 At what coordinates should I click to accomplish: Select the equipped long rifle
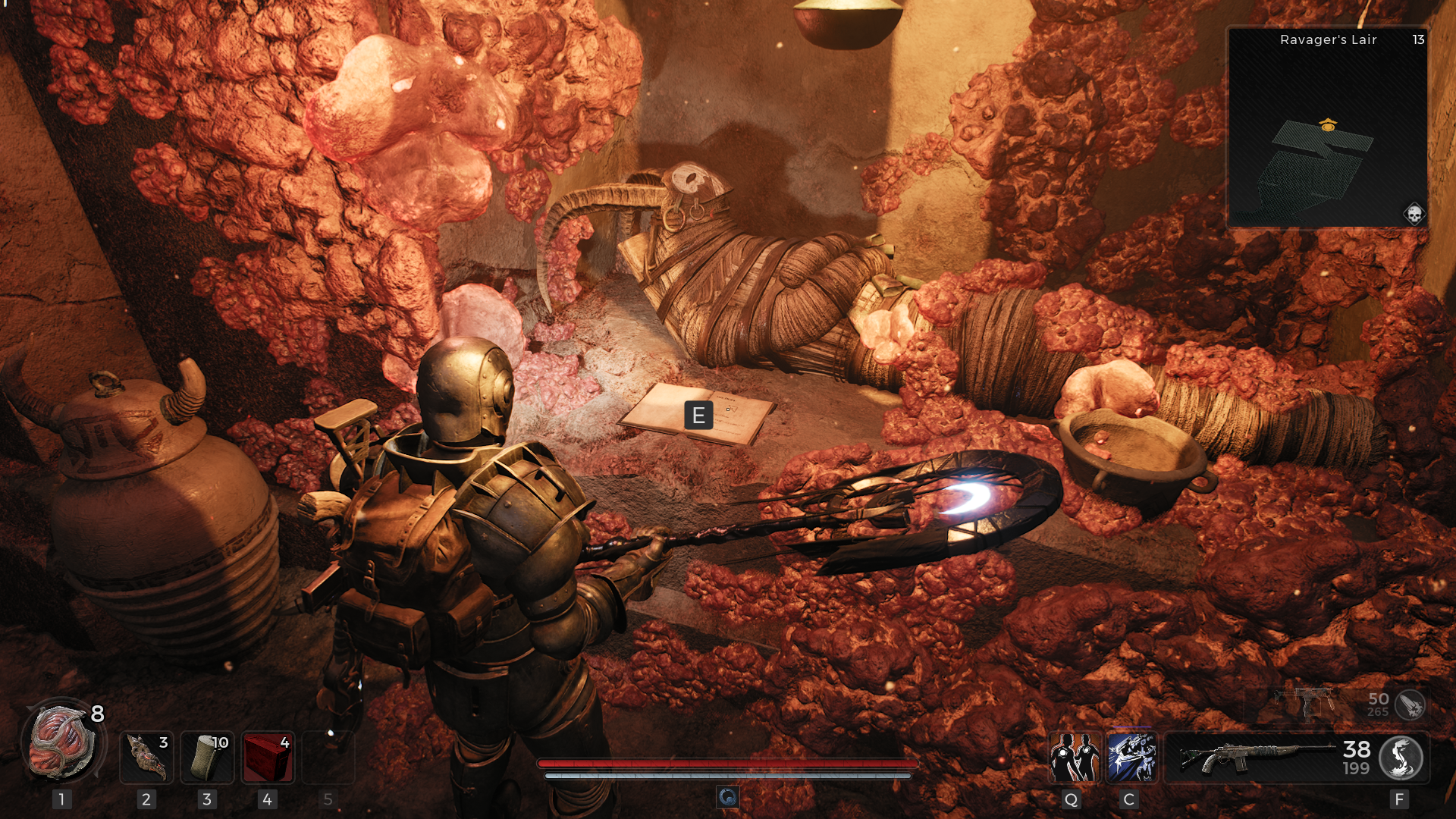coord(1255,758)
